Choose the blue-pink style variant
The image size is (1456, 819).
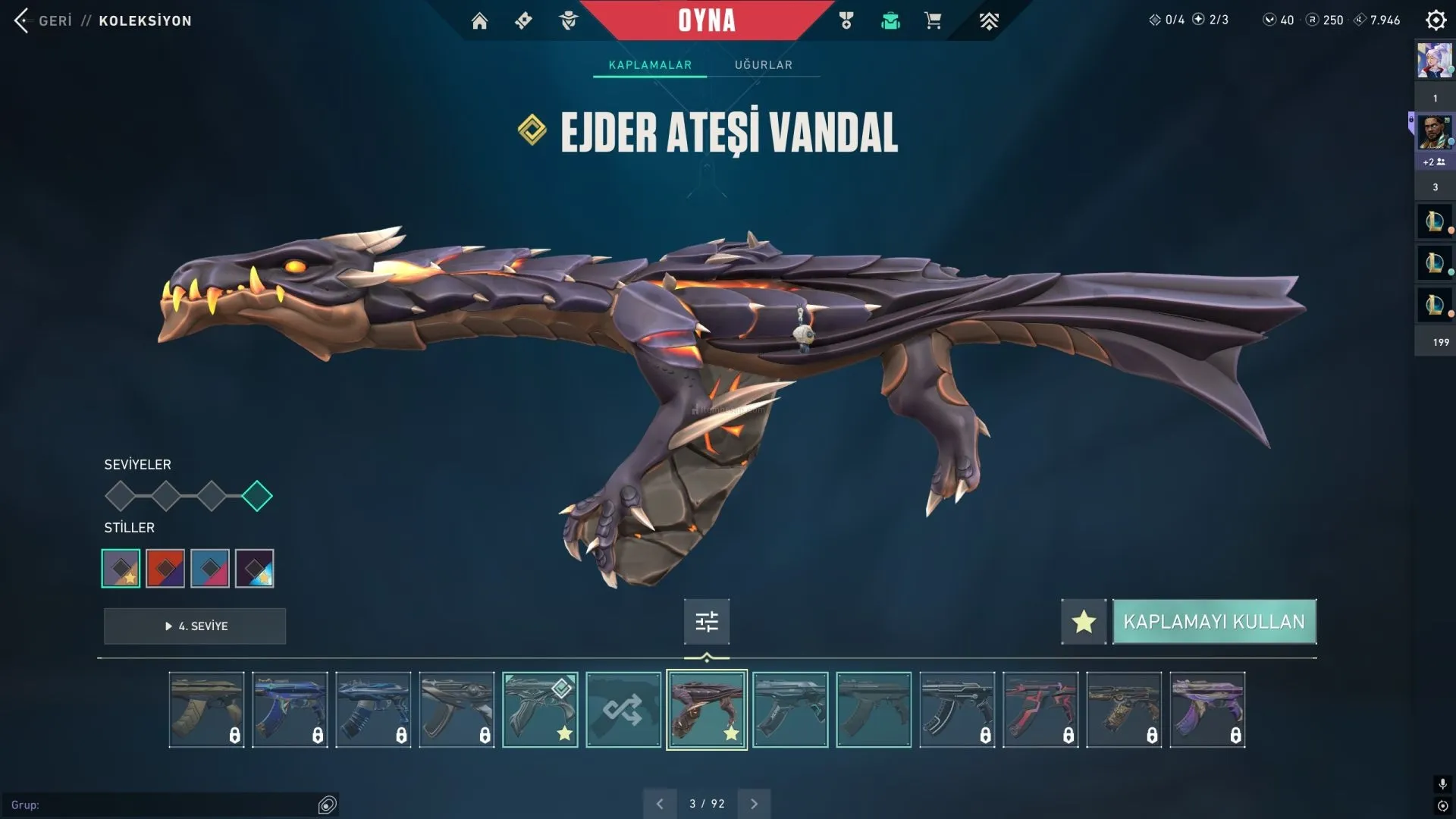click(210, 569)
